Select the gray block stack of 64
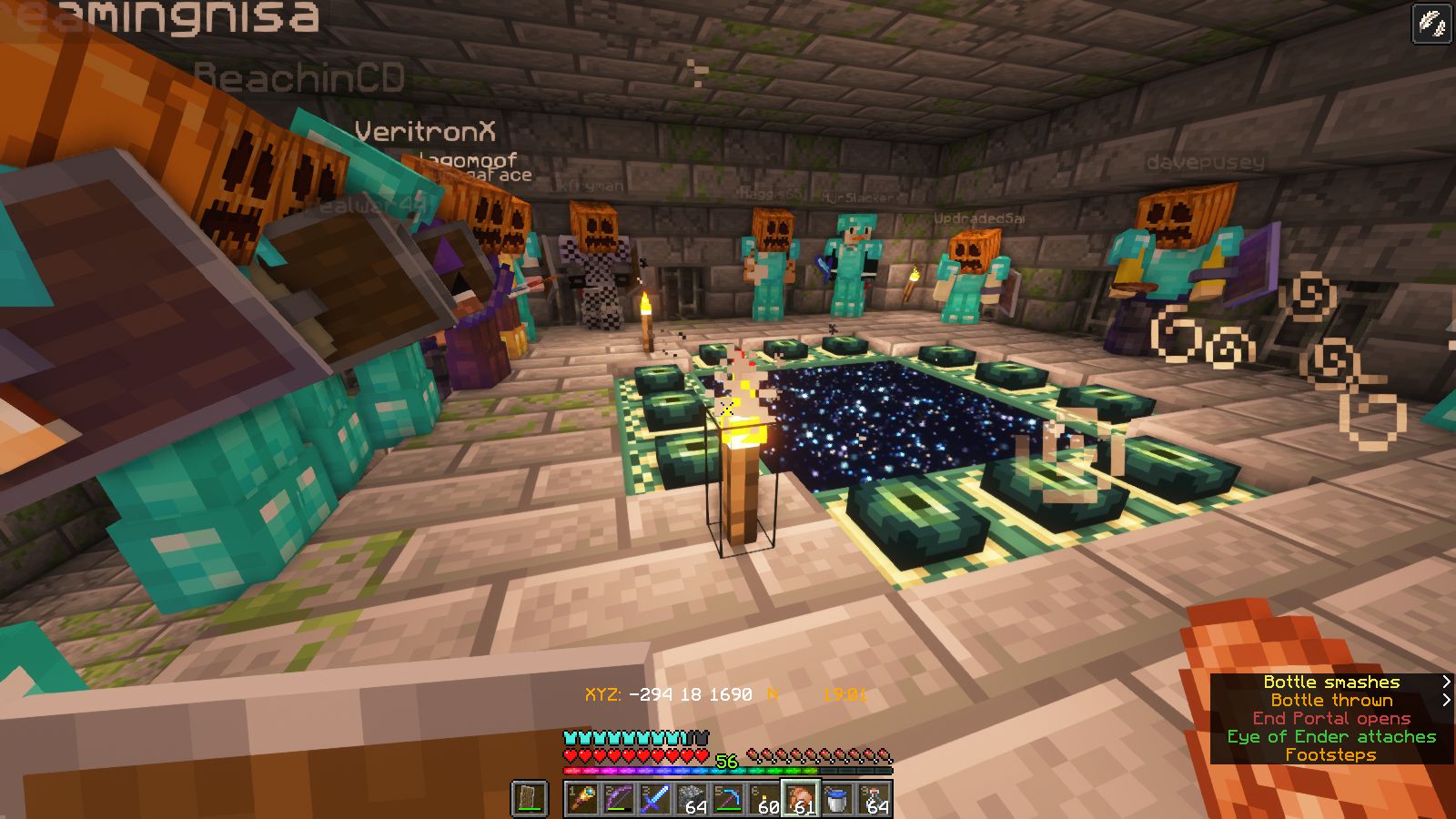Viewport: 1456px width, 819px height. click(692, 799)
